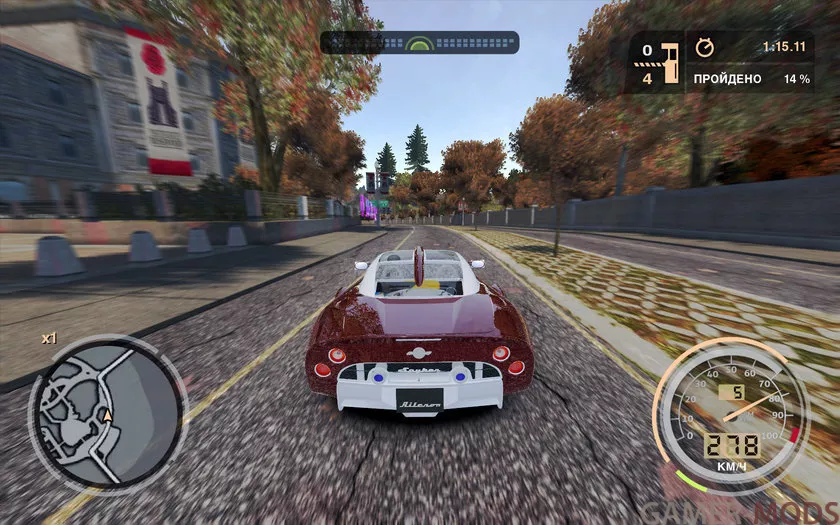Click the tollbooth checkpoint icon

tap(670, 63)
